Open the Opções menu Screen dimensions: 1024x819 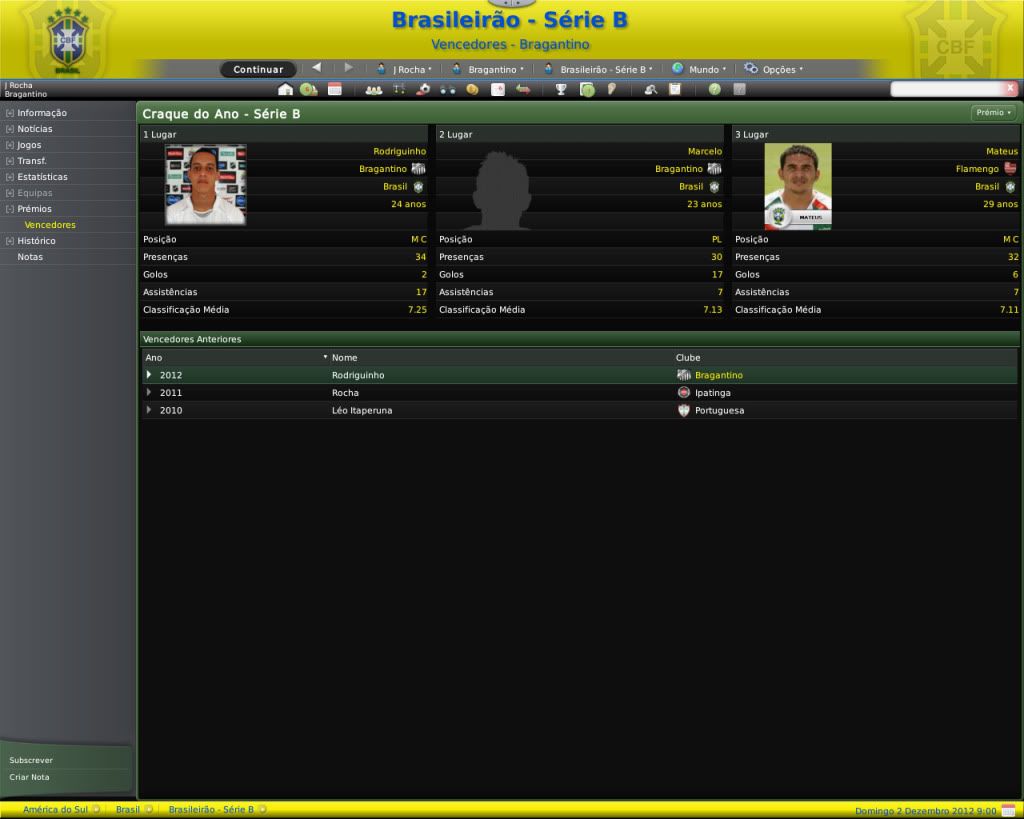point(774,69)
